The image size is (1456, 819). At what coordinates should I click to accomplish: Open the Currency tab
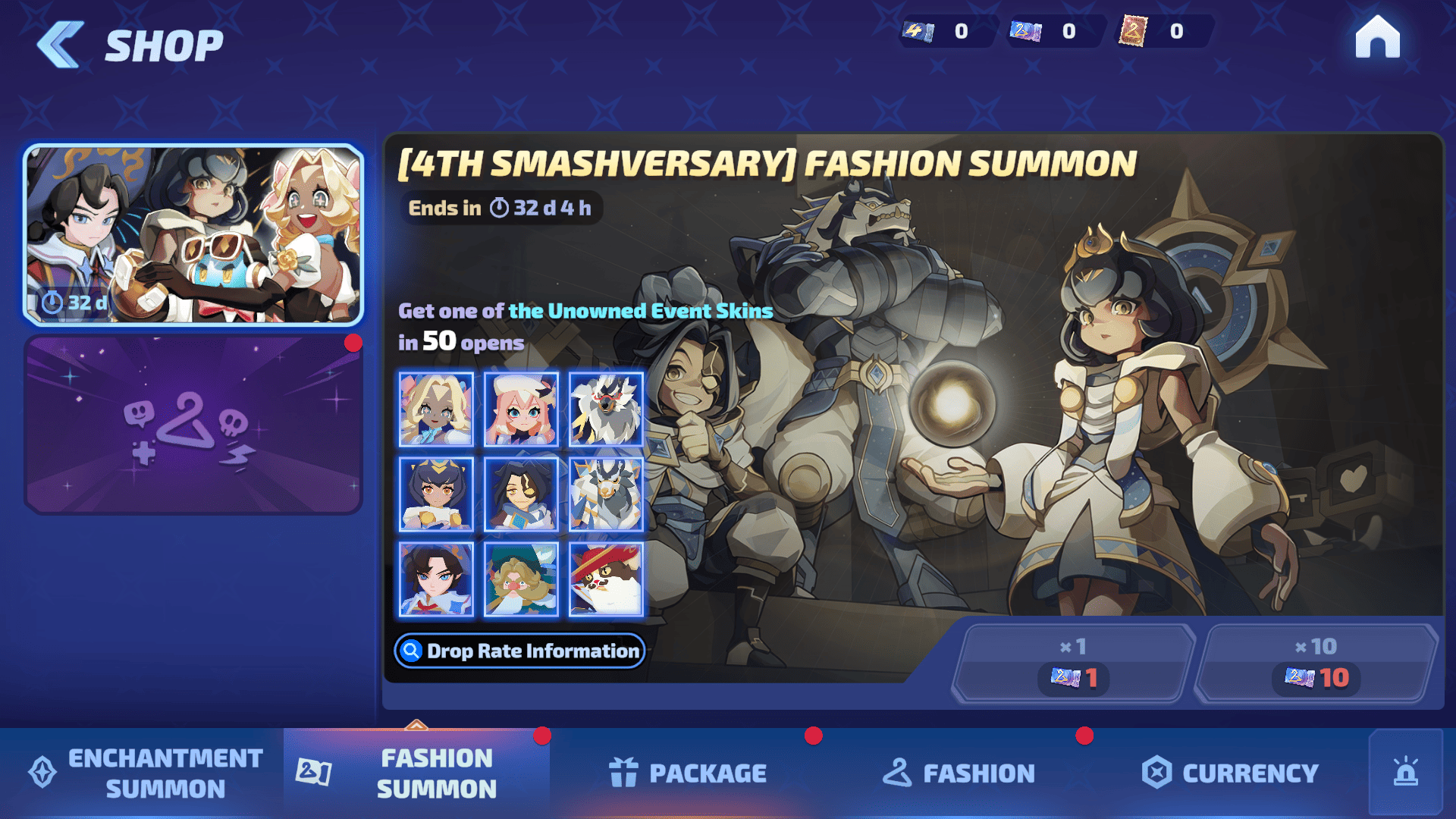(1230, 773)
